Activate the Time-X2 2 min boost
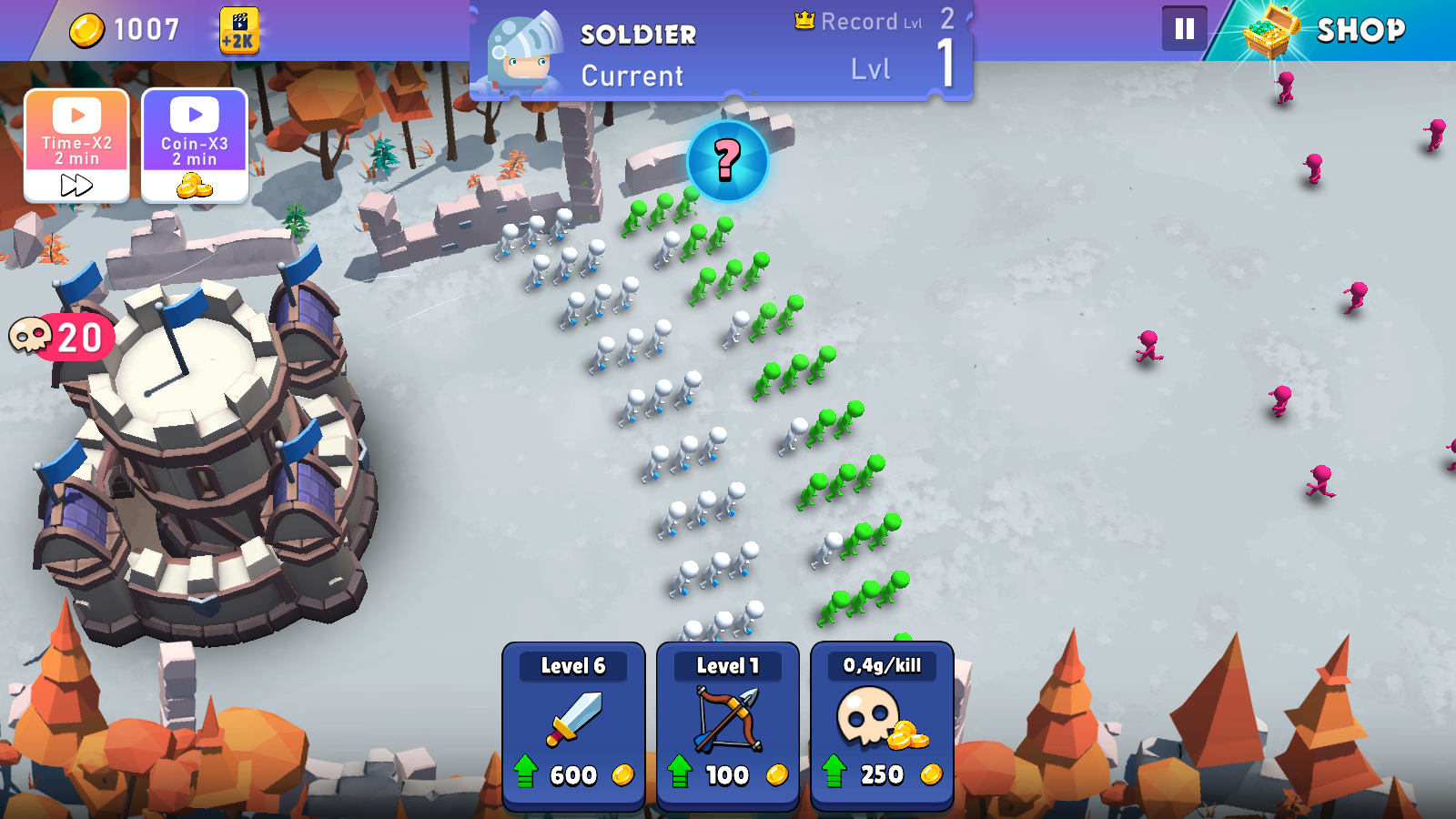Viewport: 1456px width, 819px height. point(77,146)
